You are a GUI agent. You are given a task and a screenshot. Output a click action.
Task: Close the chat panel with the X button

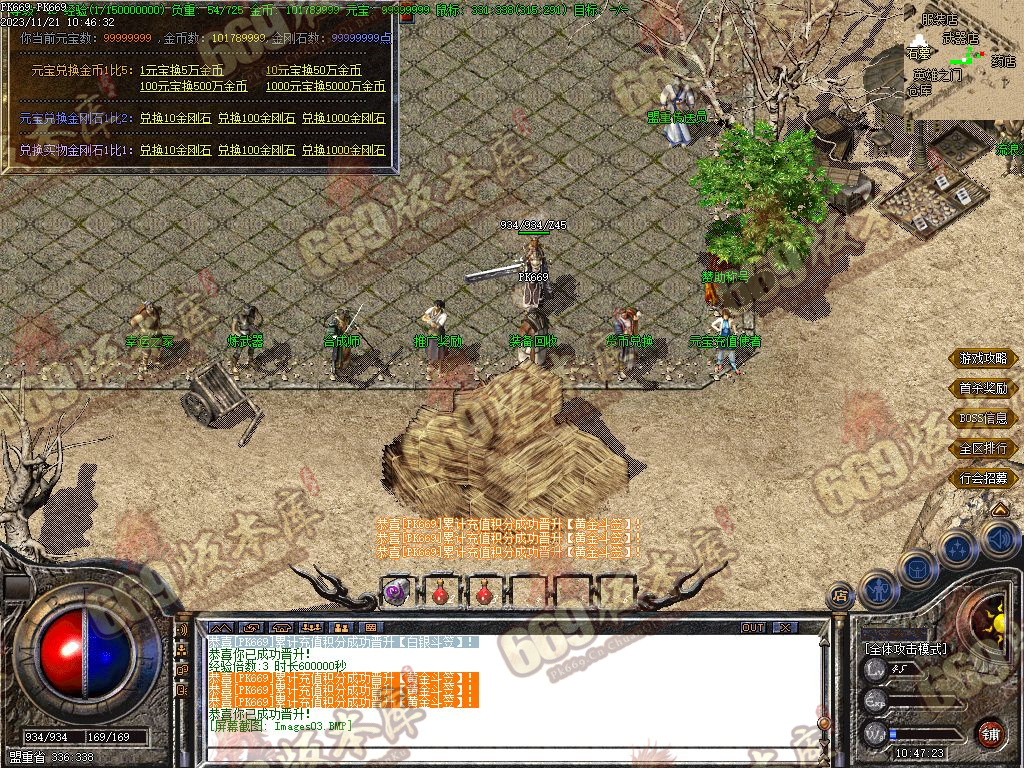[785, 628]
